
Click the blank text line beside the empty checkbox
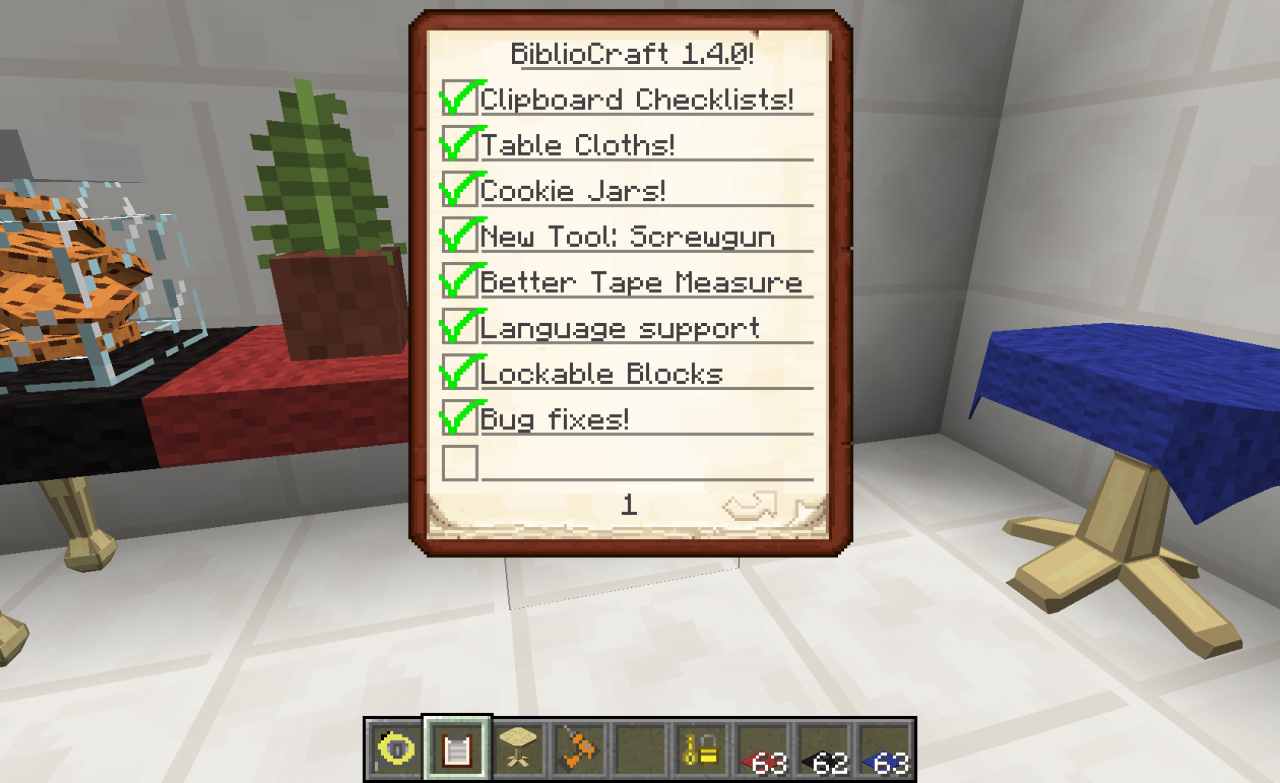tap(645, 464)
